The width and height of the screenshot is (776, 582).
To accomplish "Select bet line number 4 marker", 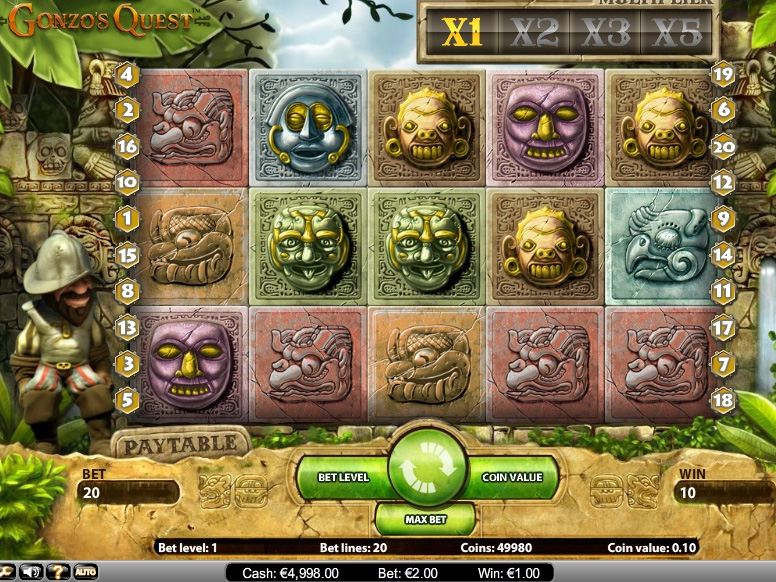I will [127, 74].
